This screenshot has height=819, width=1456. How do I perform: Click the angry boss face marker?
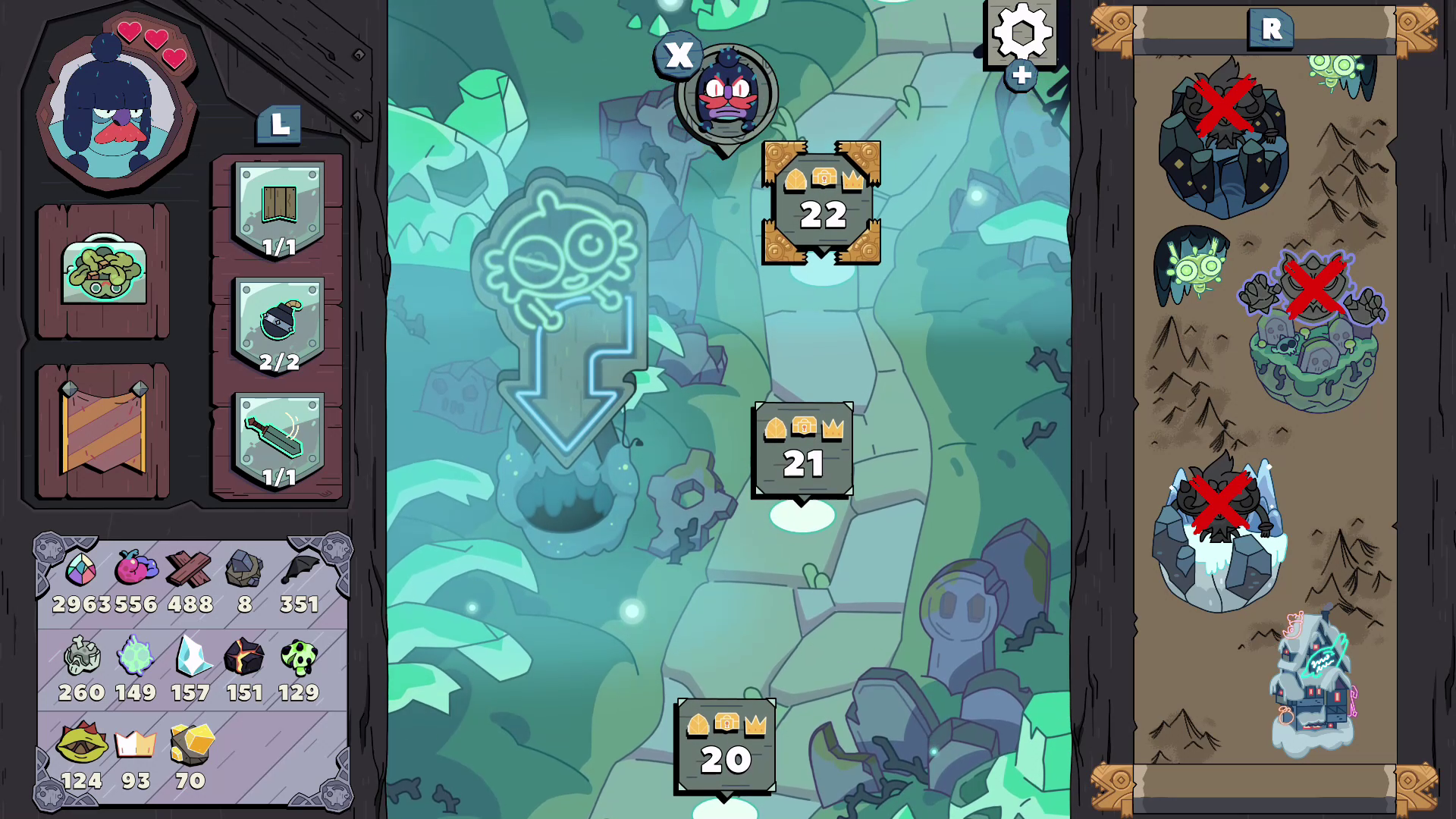coord(724,91)
